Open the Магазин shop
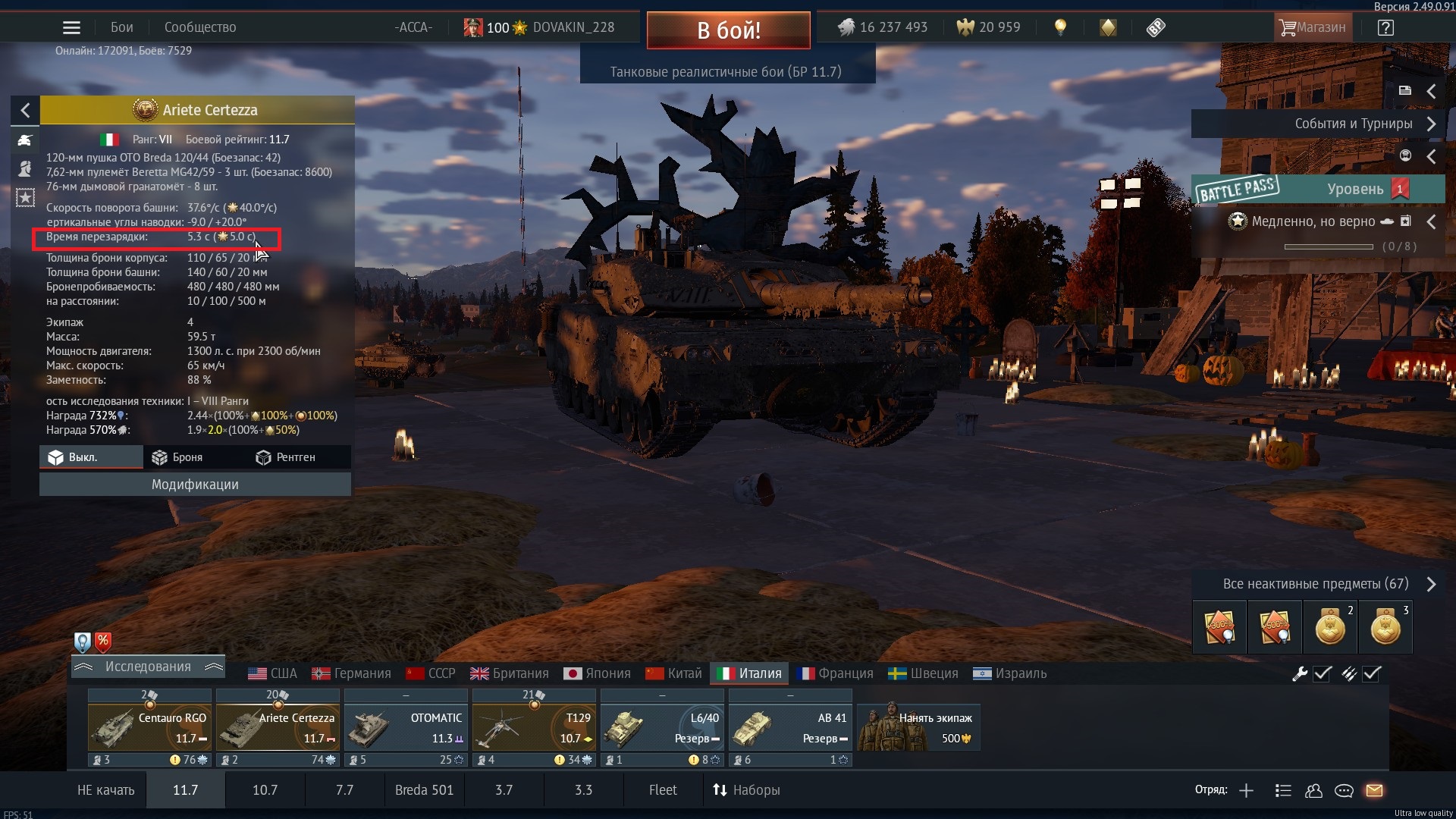 1312,28
